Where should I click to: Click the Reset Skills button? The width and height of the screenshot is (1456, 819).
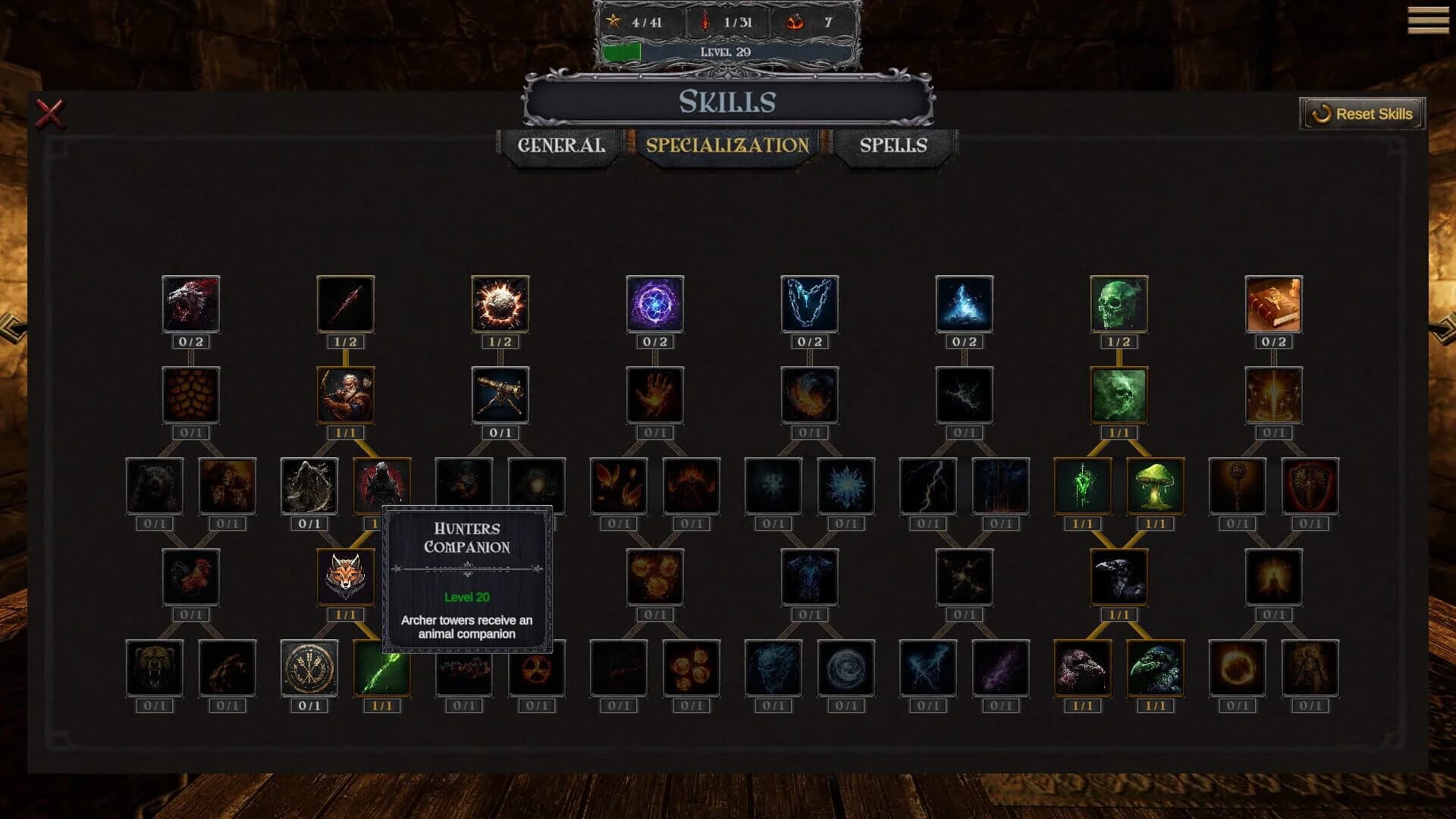coord(1361,114)
